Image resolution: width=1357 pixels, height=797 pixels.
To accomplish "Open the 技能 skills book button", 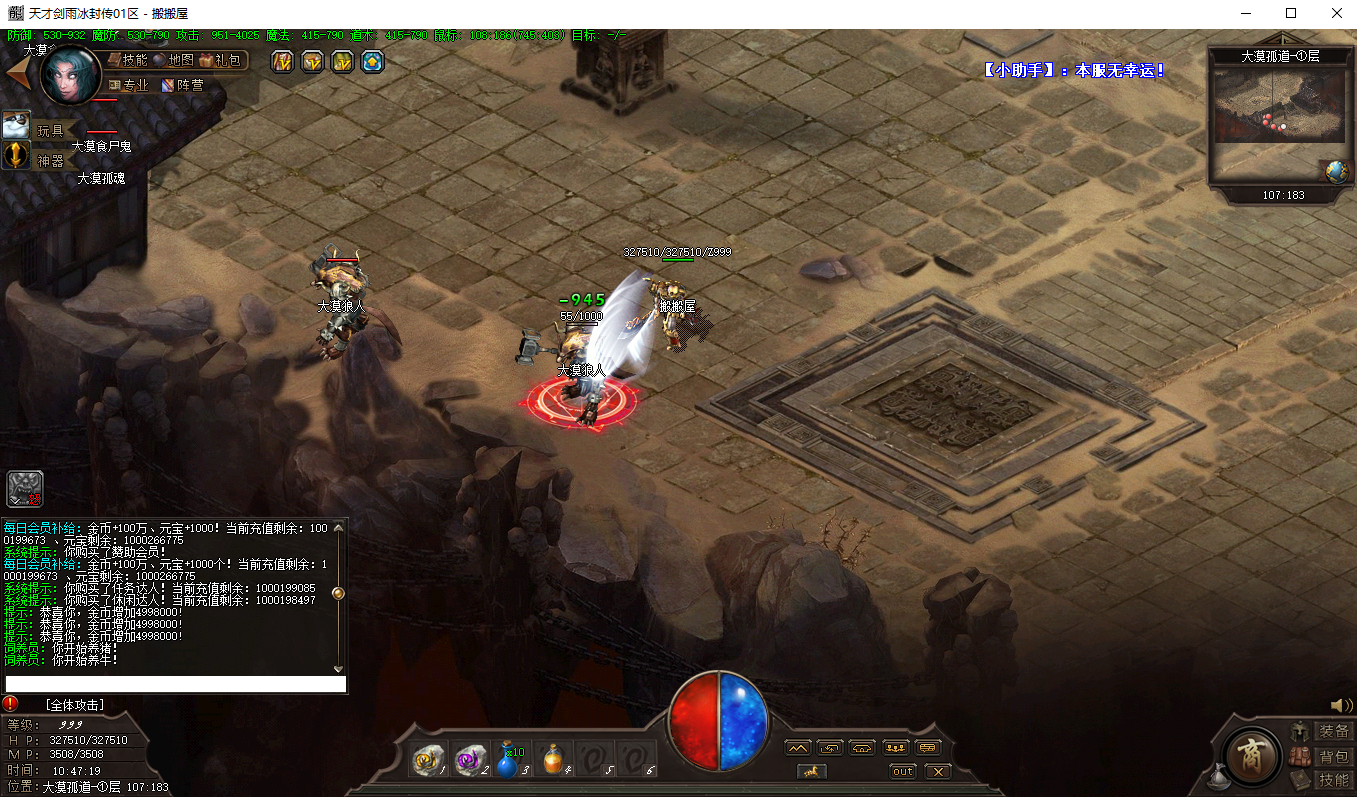I will point(128,60).
